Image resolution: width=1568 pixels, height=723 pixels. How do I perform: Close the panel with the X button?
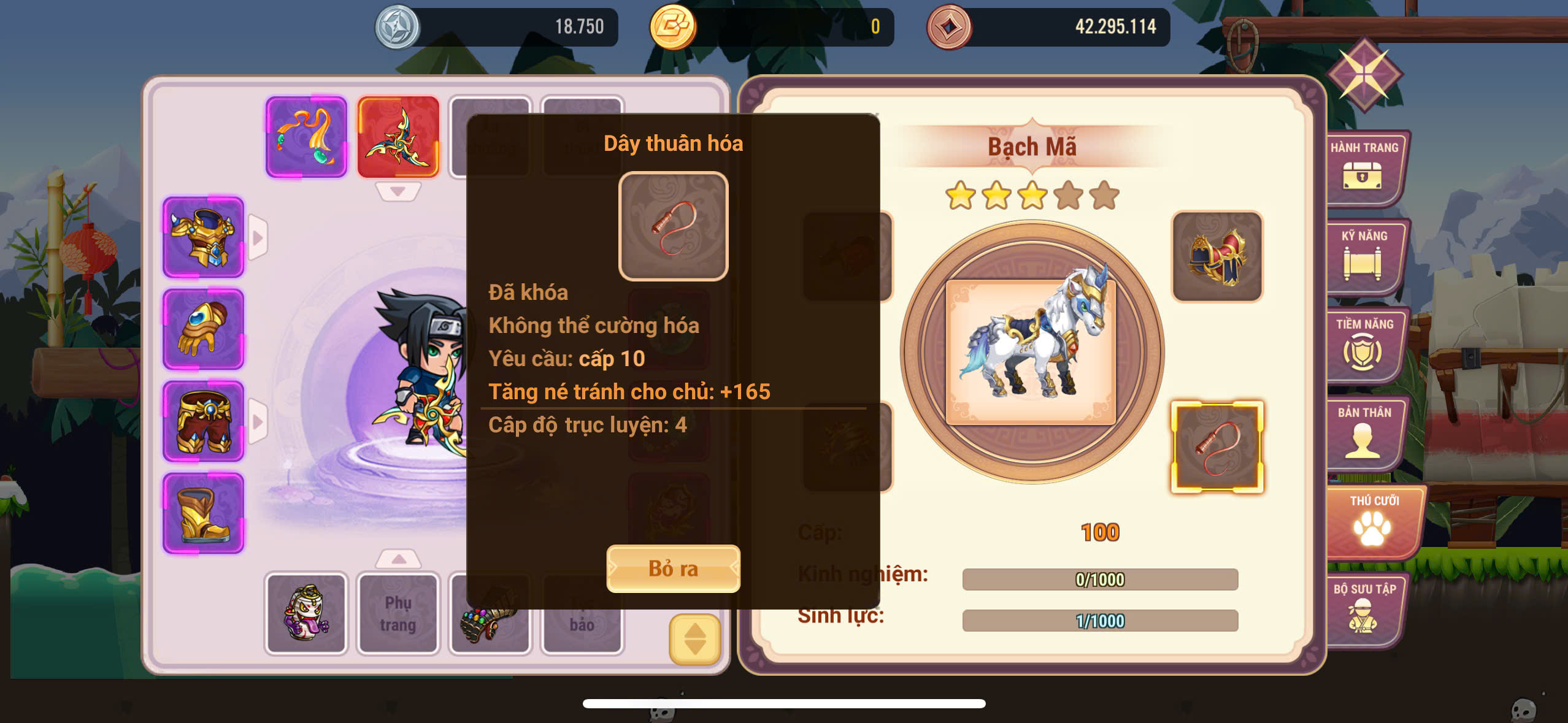[x=1364, y=75]
